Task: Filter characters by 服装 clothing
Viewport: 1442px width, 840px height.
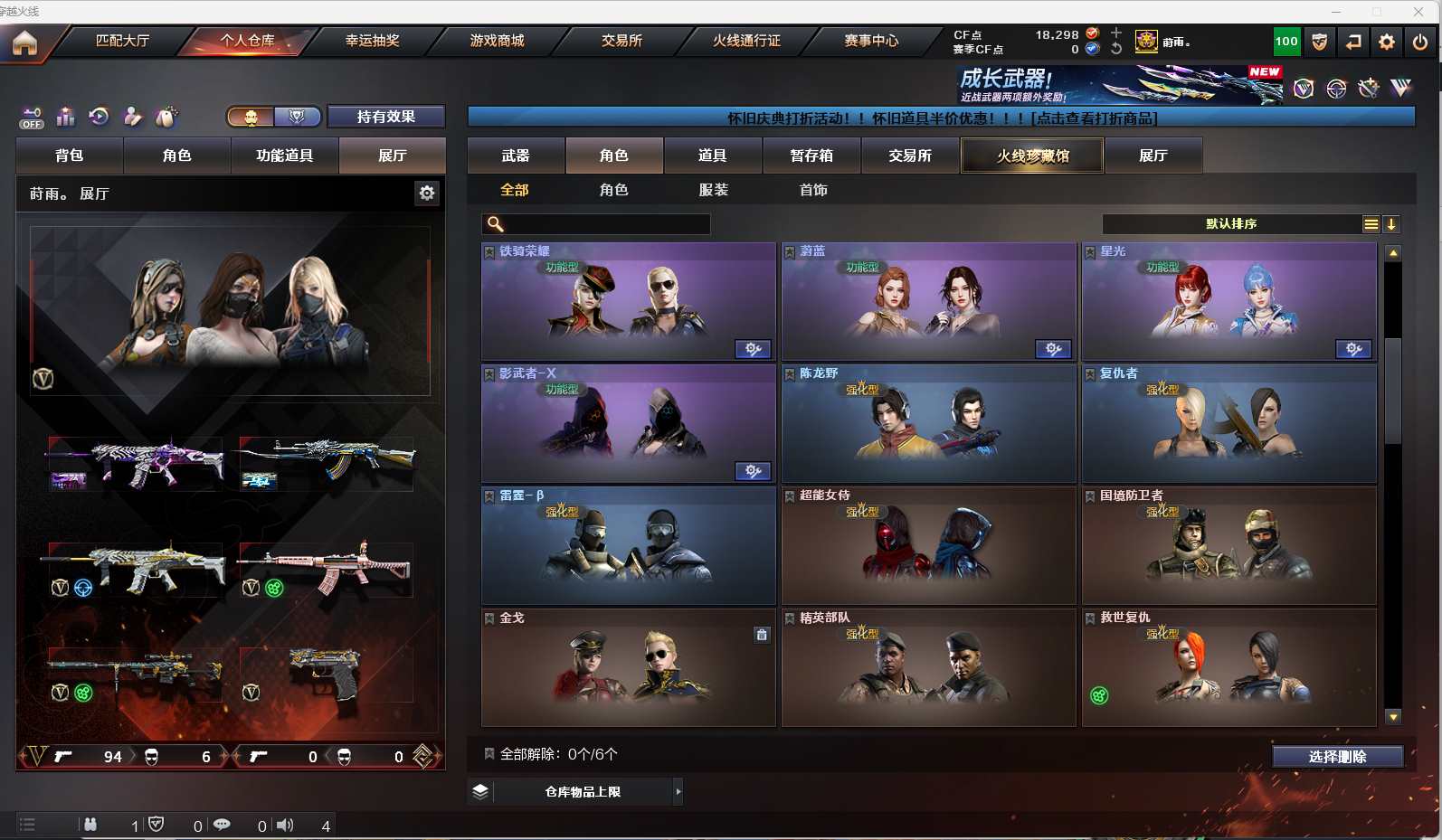Action: [713, 190]
